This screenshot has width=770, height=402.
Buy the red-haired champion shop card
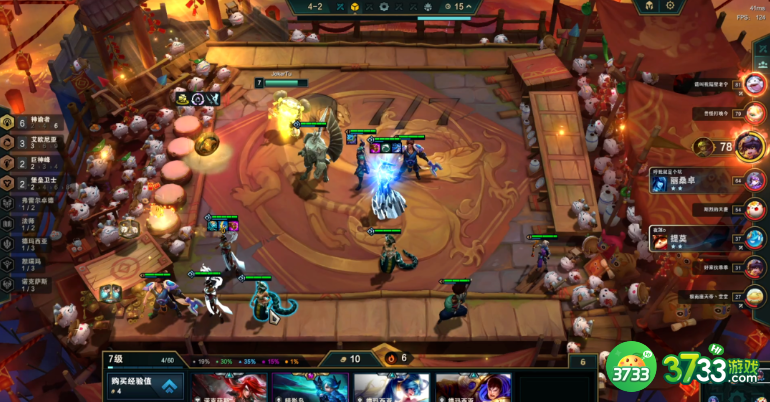(229, 388)
